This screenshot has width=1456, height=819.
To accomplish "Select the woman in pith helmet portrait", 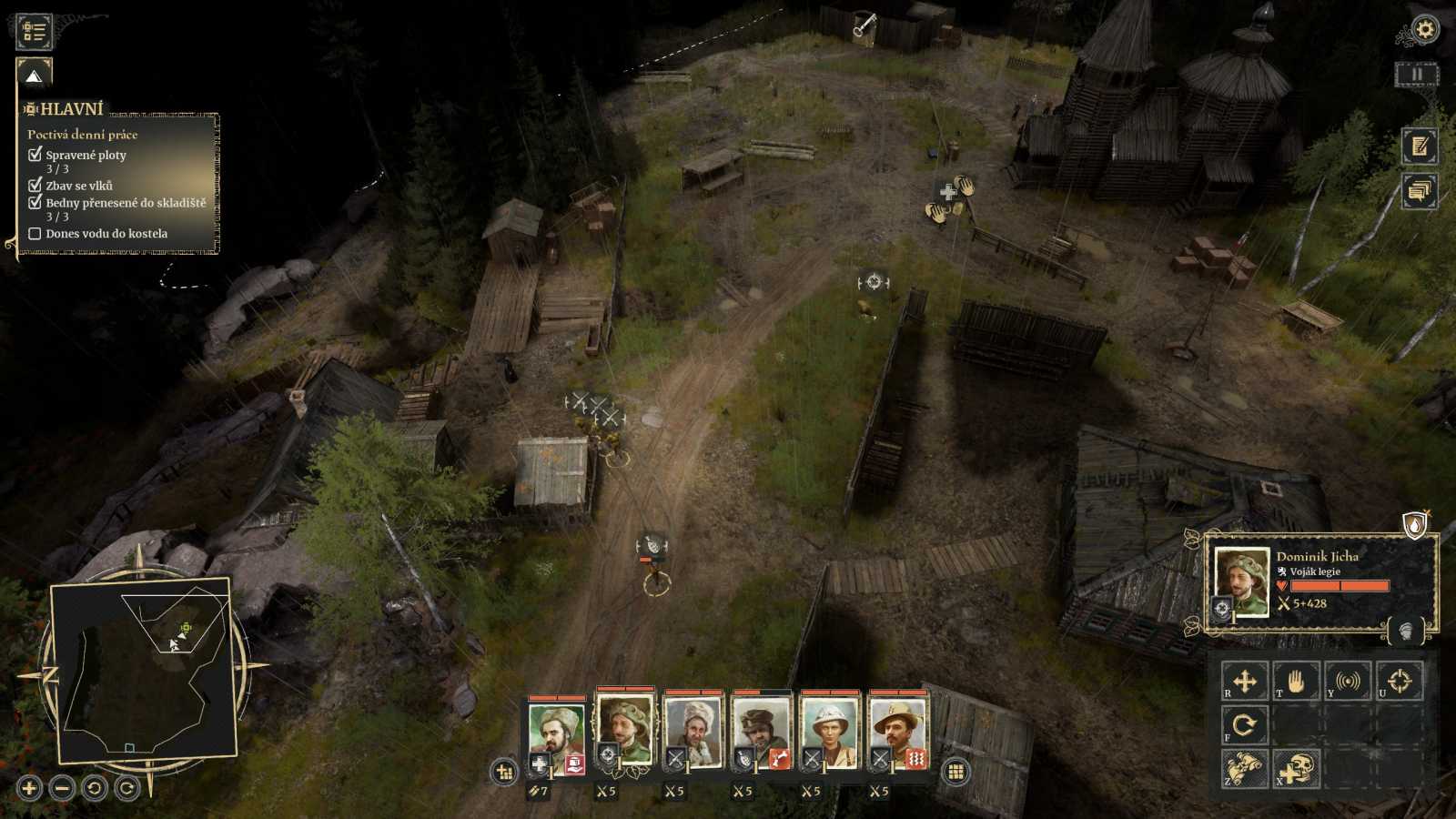I will point(829,730).
